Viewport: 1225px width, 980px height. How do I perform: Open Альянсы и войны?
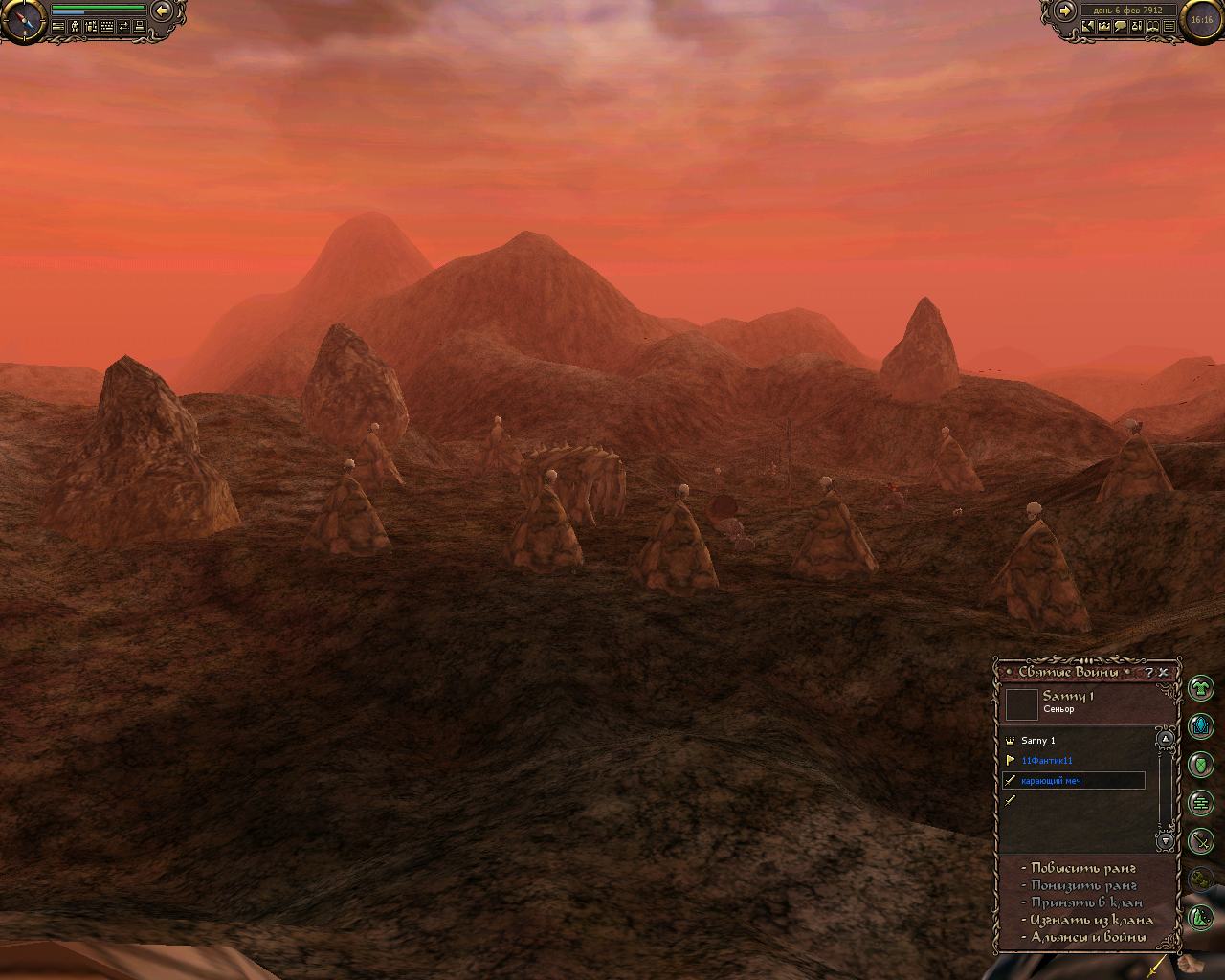[1088, 937]
